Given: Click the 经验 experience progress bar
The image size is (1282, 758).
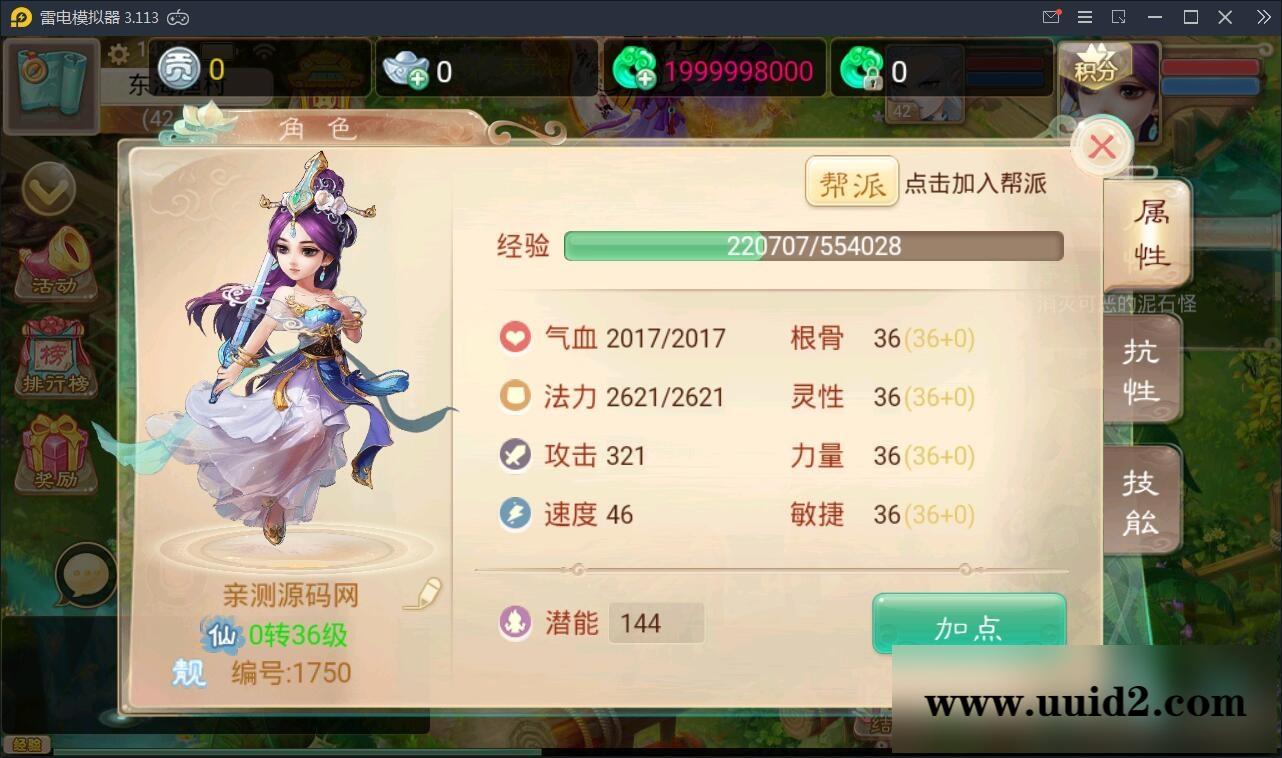Looking at the screenshot, I should tap(813, 245).
